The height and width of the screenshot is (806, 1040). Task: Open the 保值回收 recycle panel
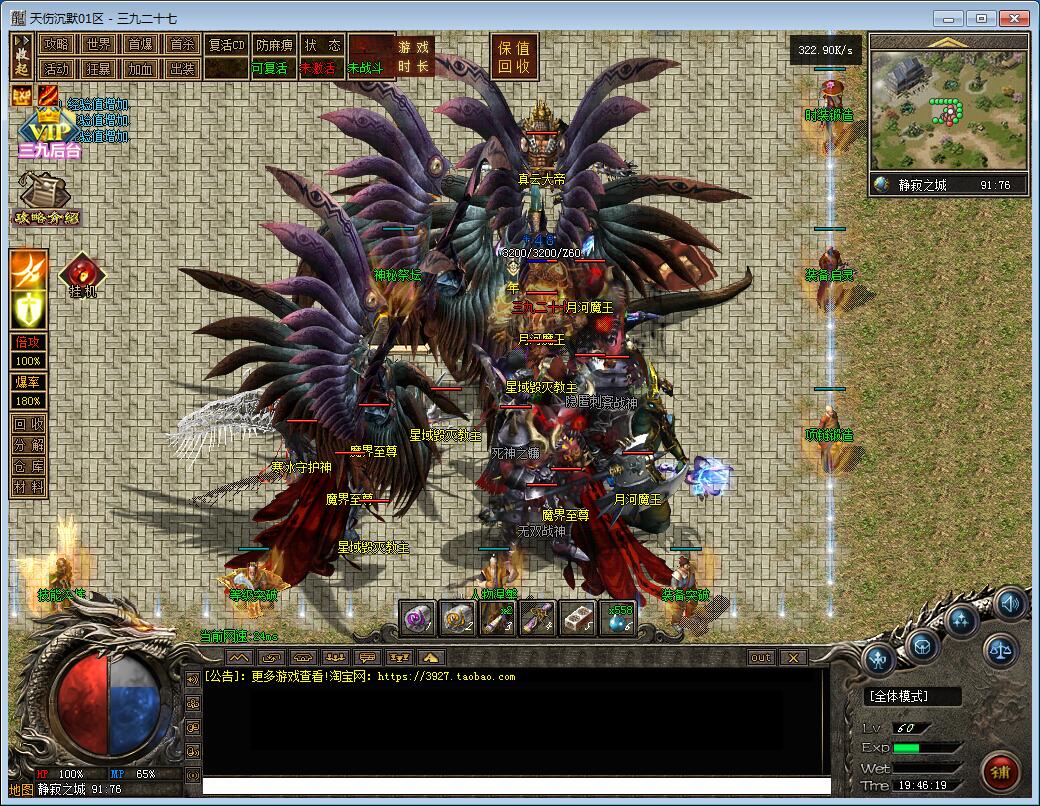coord(516,56)
